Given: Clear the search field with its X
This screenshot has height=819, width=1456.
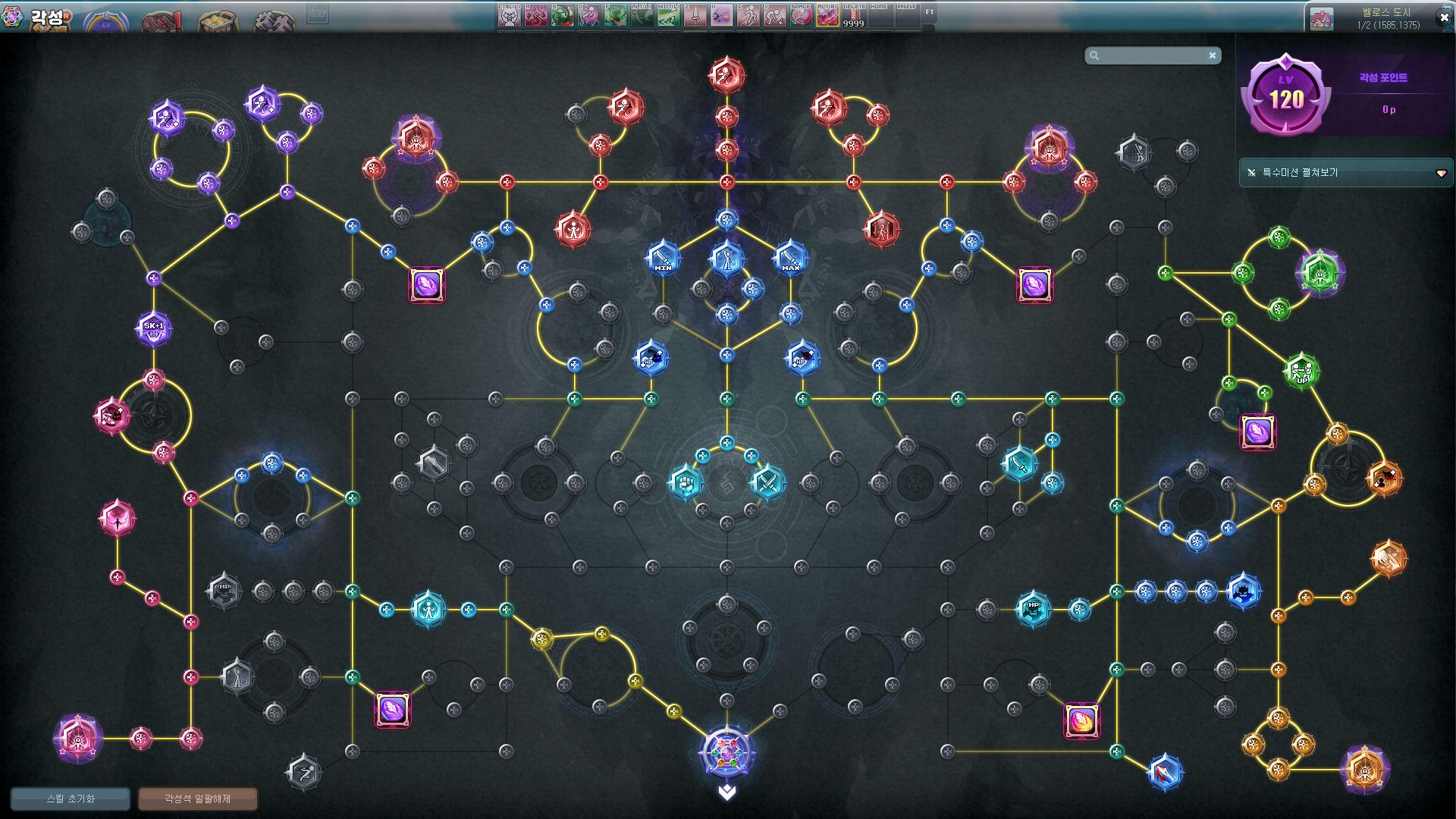Looking at the screenshot, I should tap(1213, 55).
